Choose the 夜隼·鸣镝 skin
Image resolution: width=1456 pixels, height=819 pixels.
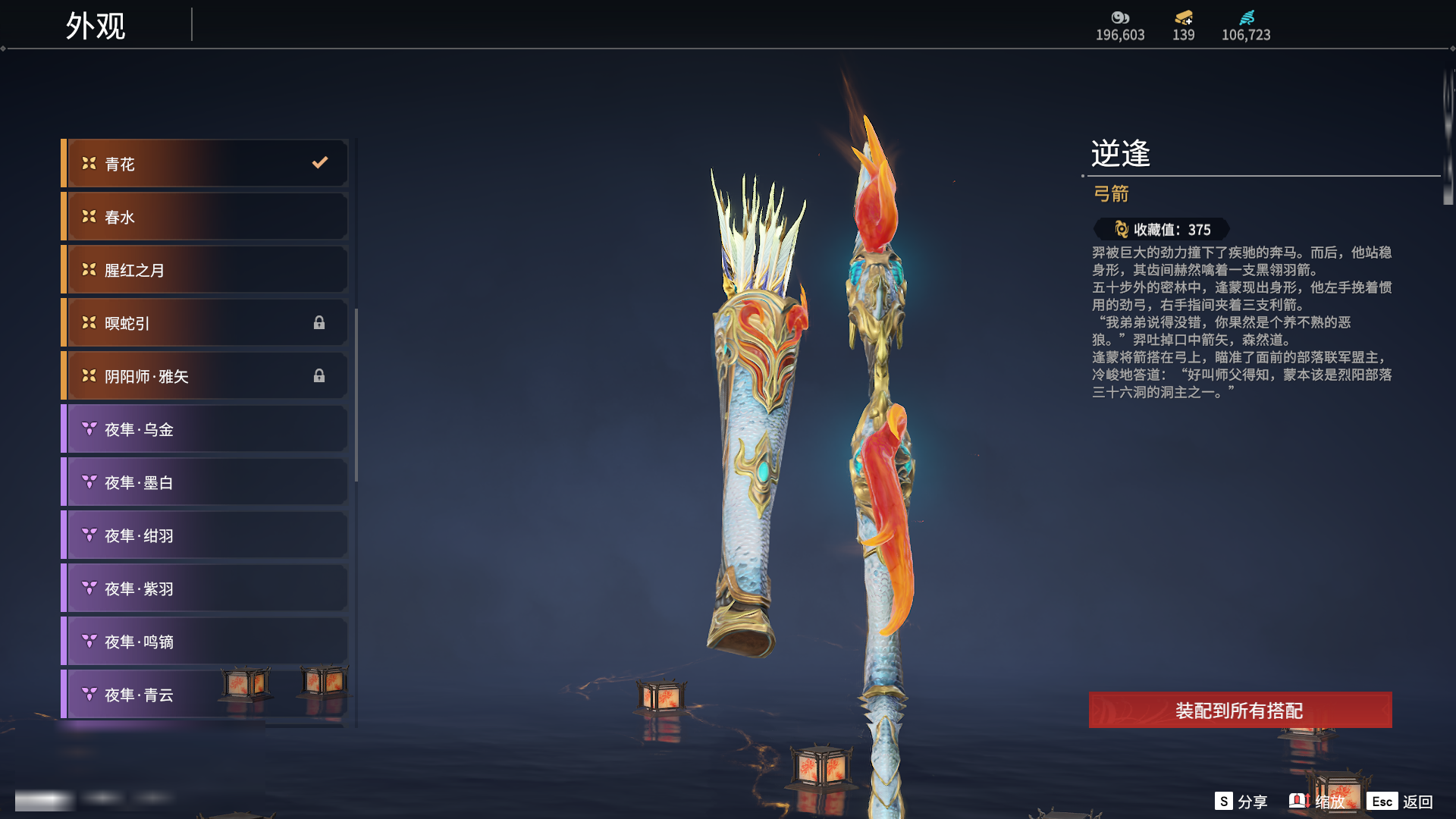click(205, 642)
